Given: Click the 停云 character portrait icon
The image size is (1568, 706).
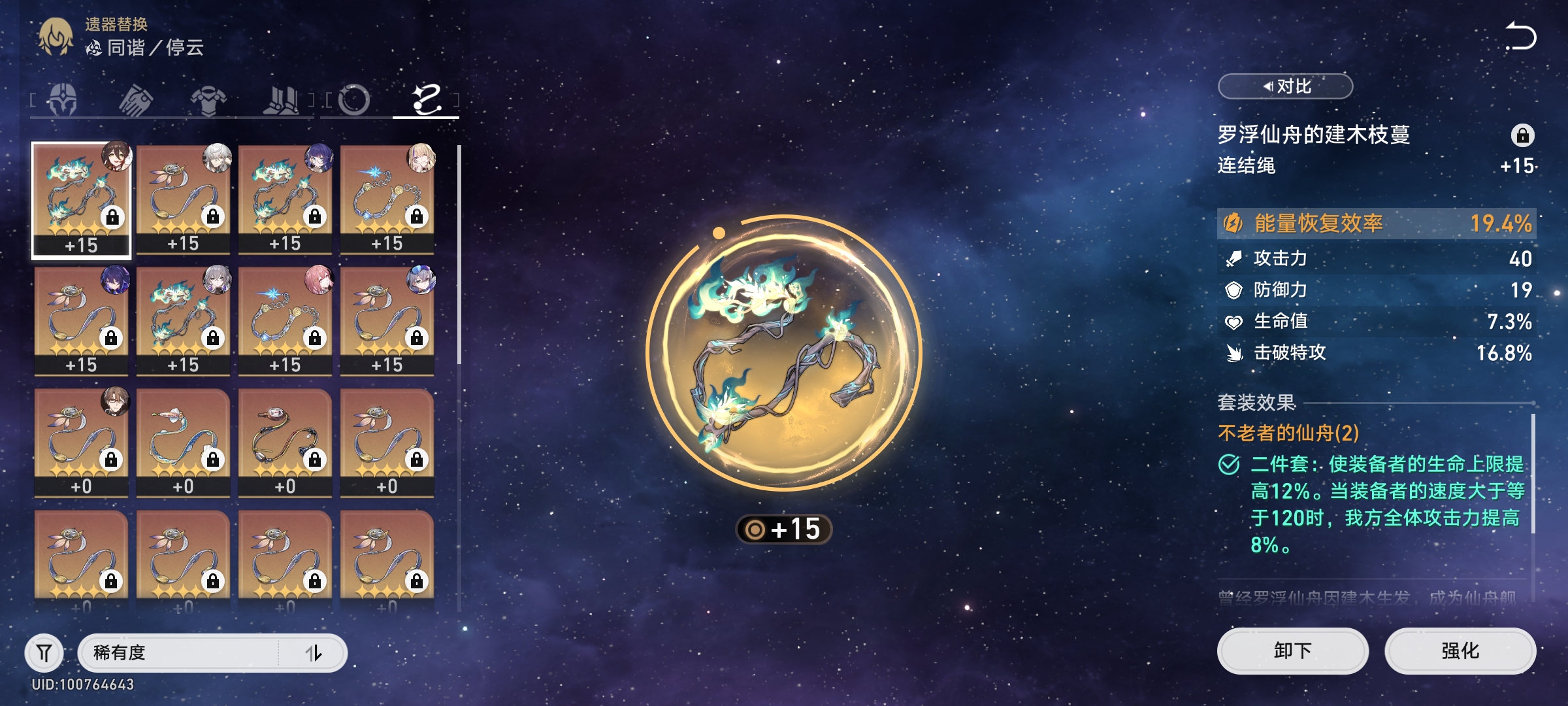Looking at the screenshot, I should [56, 37].
